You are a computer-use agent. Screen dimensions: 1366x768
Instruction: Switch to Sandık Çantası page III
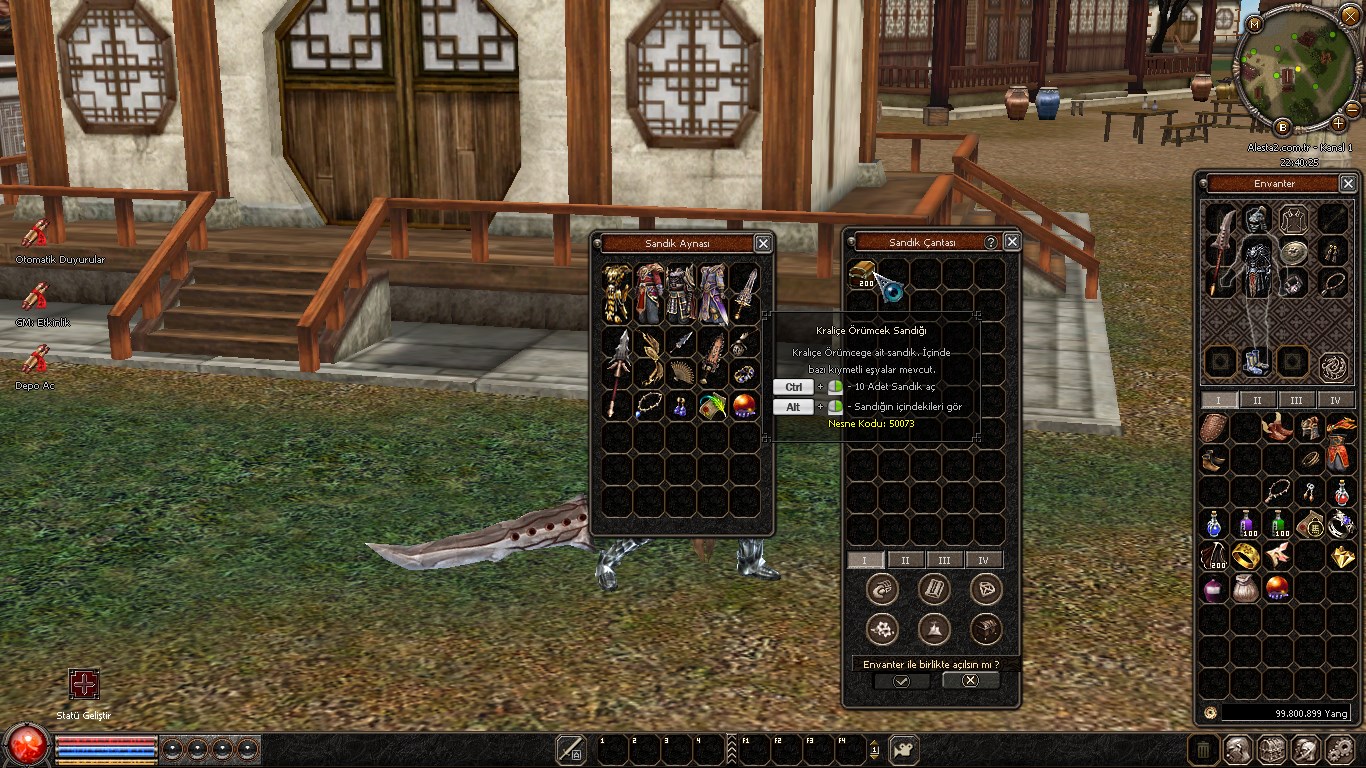coord(944,560)
